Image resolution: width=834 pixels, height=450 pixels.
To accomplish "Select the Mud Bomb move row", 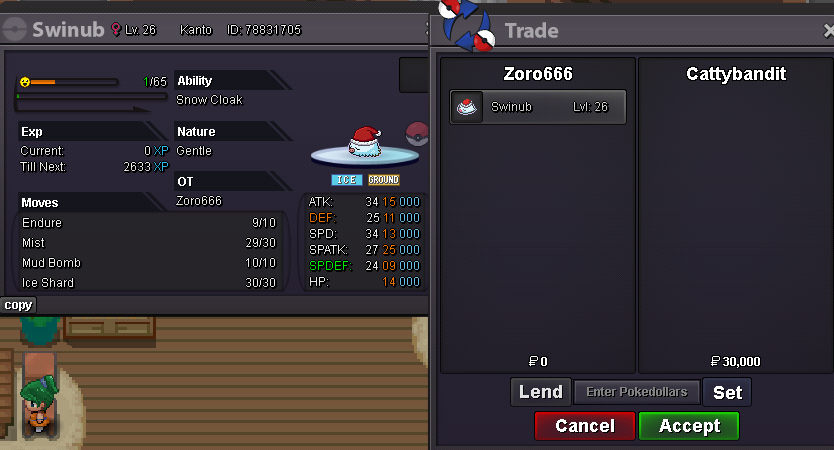I will (x=148, y=263).
